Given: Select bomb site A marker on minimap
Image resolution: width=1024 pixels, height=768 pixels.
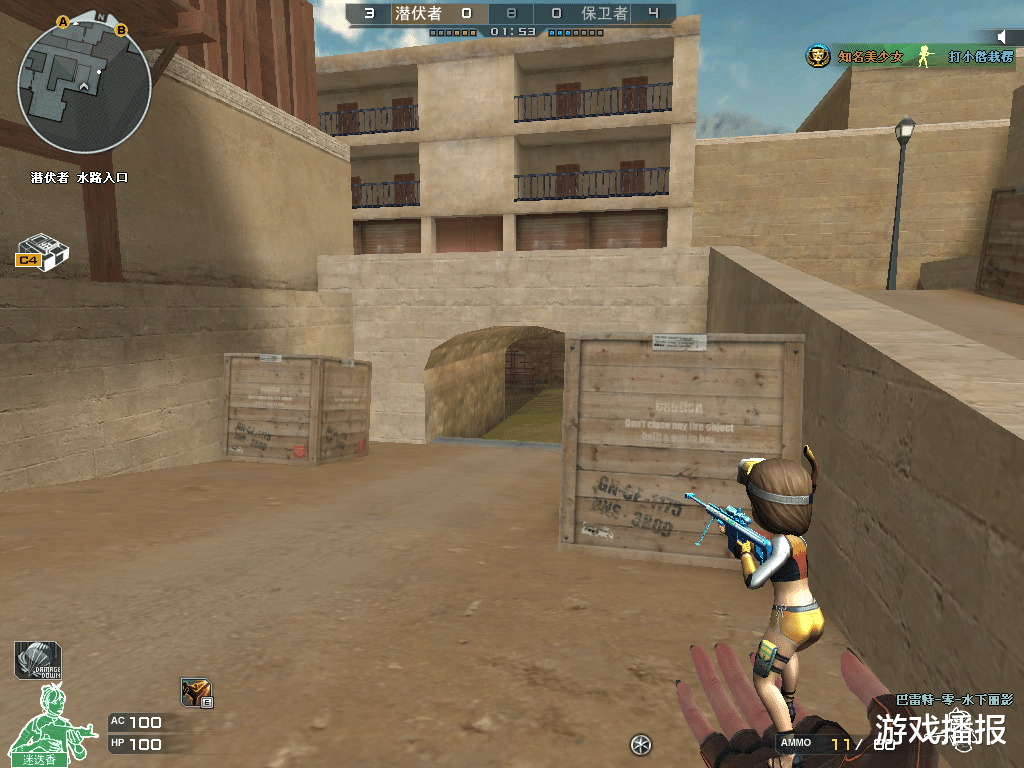Looking at the screenshot, I should (x=63, y=21).
